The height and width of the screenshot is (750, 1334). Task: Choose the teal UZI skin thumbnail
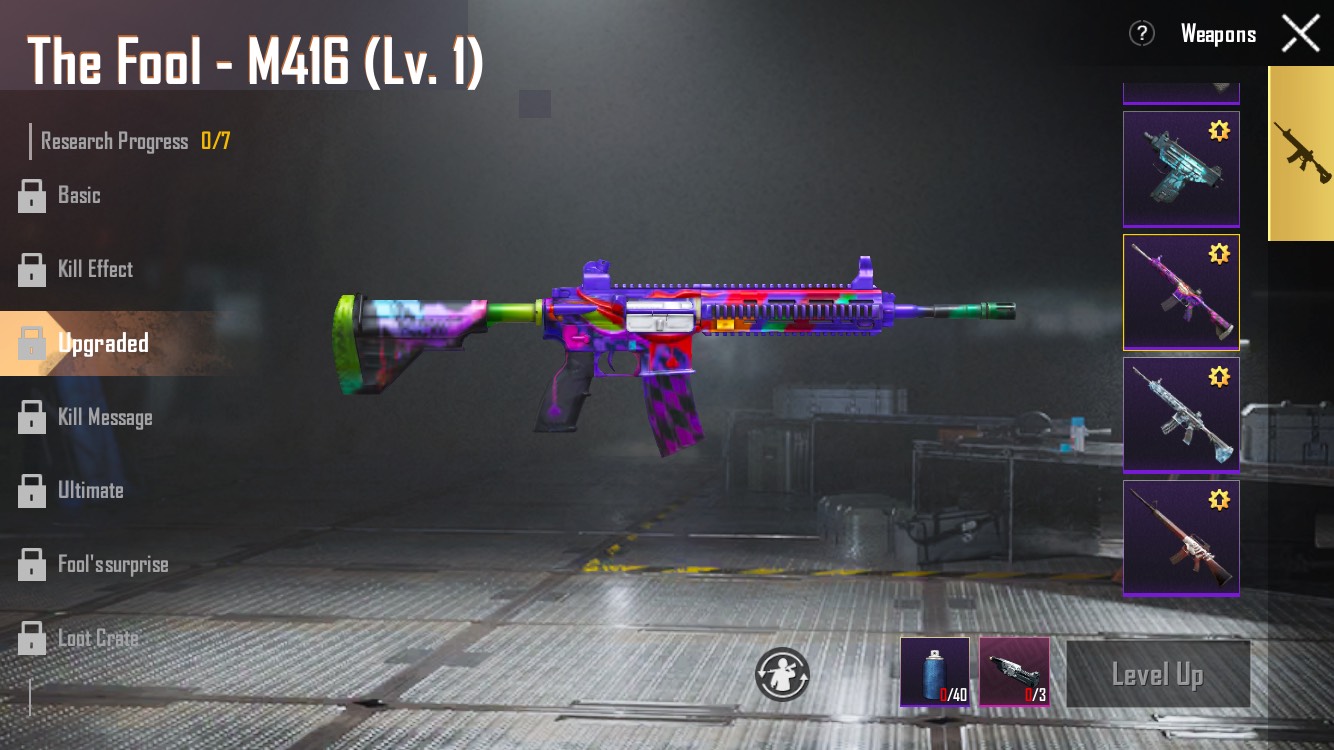coord(1181,169)
